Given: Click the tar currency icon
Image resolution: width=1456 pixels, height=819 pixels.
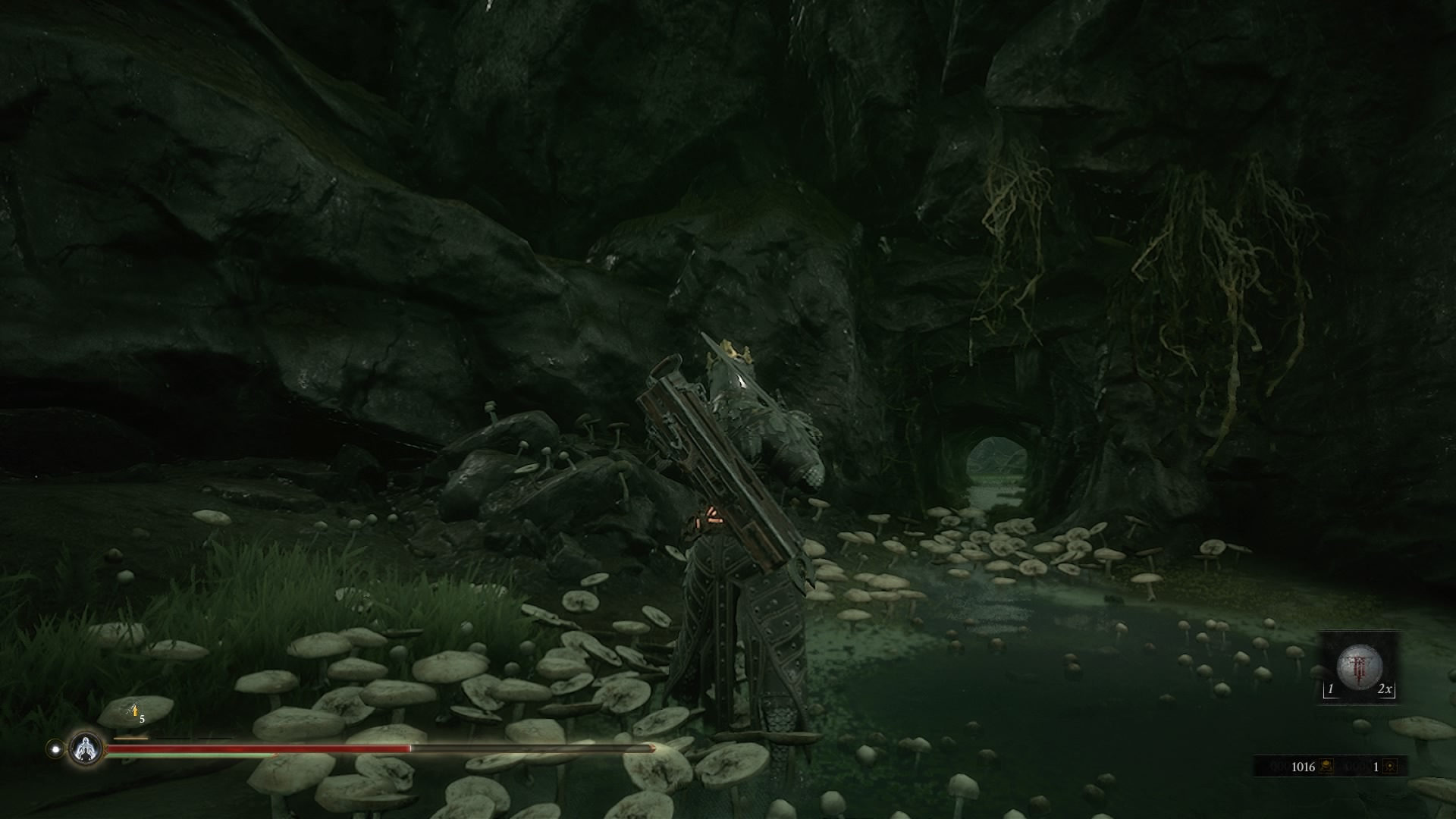Looking at the screenshot, I should pos(1327,767).
